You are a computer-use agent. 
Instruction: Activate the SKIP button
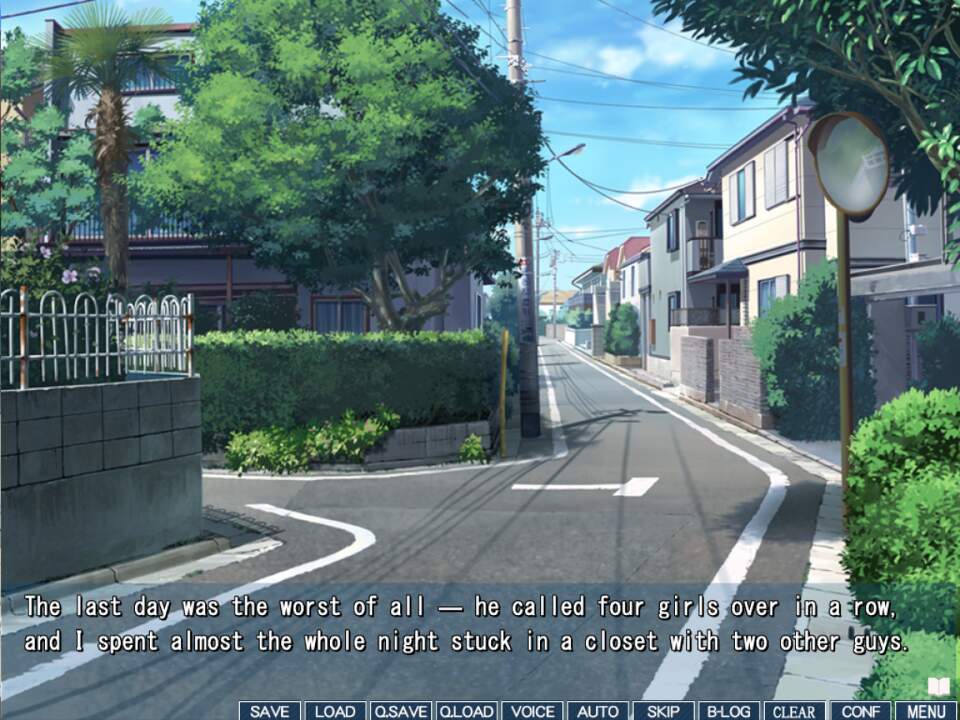click(663, 711)
